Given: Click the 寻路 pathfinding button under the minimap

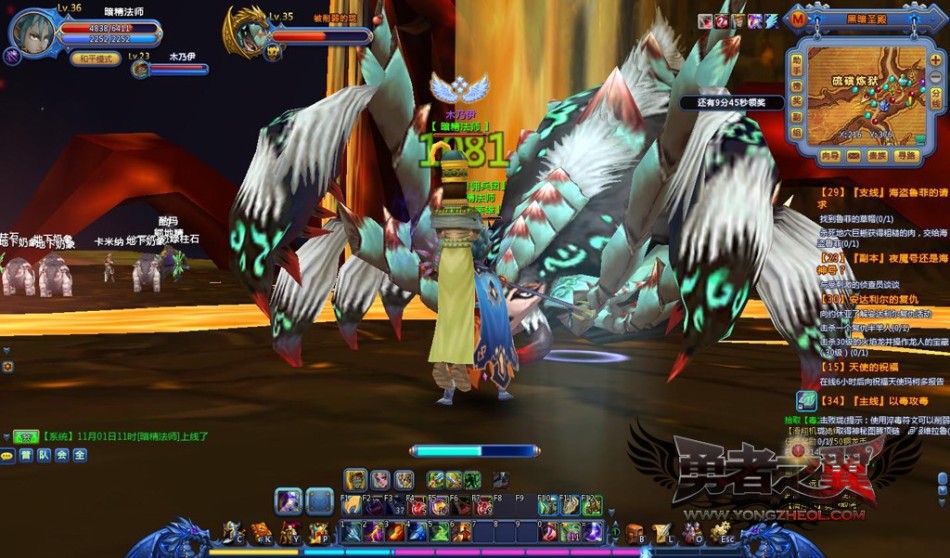Looking at the screenshot, I should pos(906,156).
